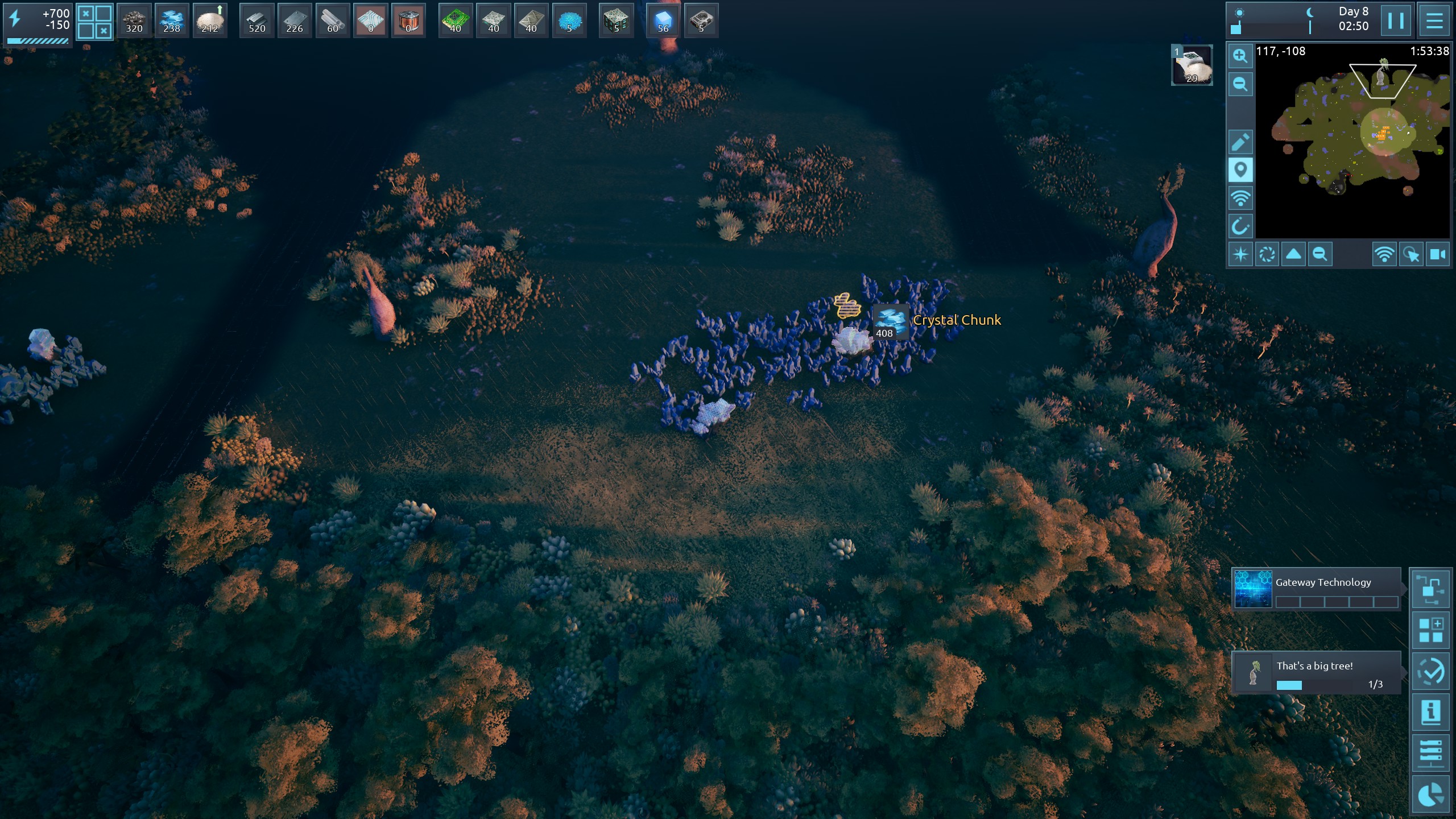
Task: Select the Crystal Chunk deposit icon labelled 408
Action: [890, 322]
